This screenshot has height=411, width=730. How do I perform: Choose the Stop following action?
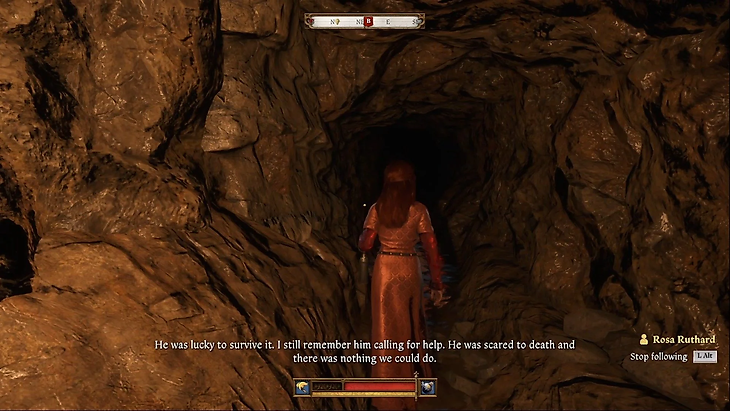[x=659, y=356]
